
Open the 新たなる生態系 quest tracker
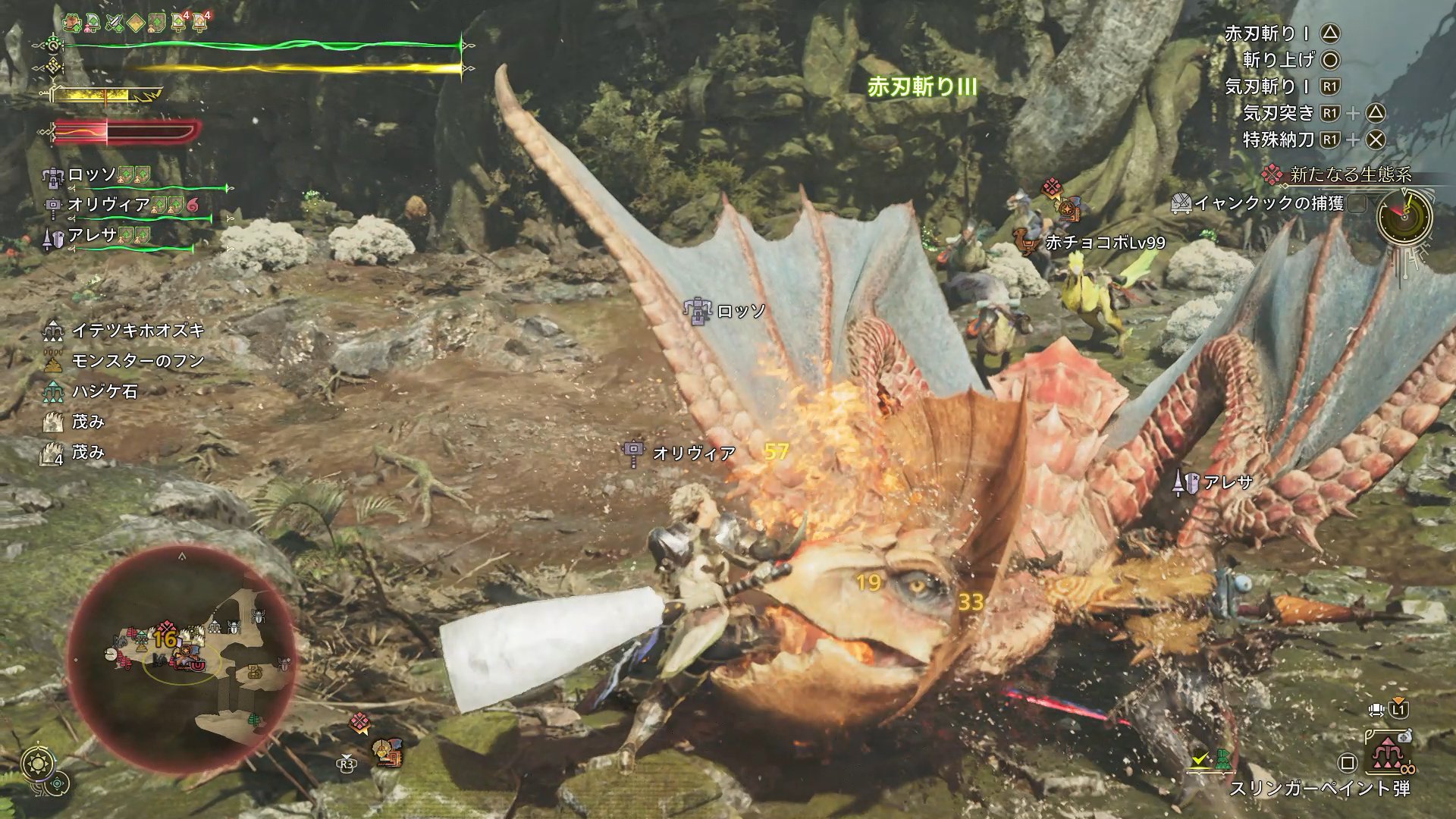pyautogui.click(x=1350, y=175)
